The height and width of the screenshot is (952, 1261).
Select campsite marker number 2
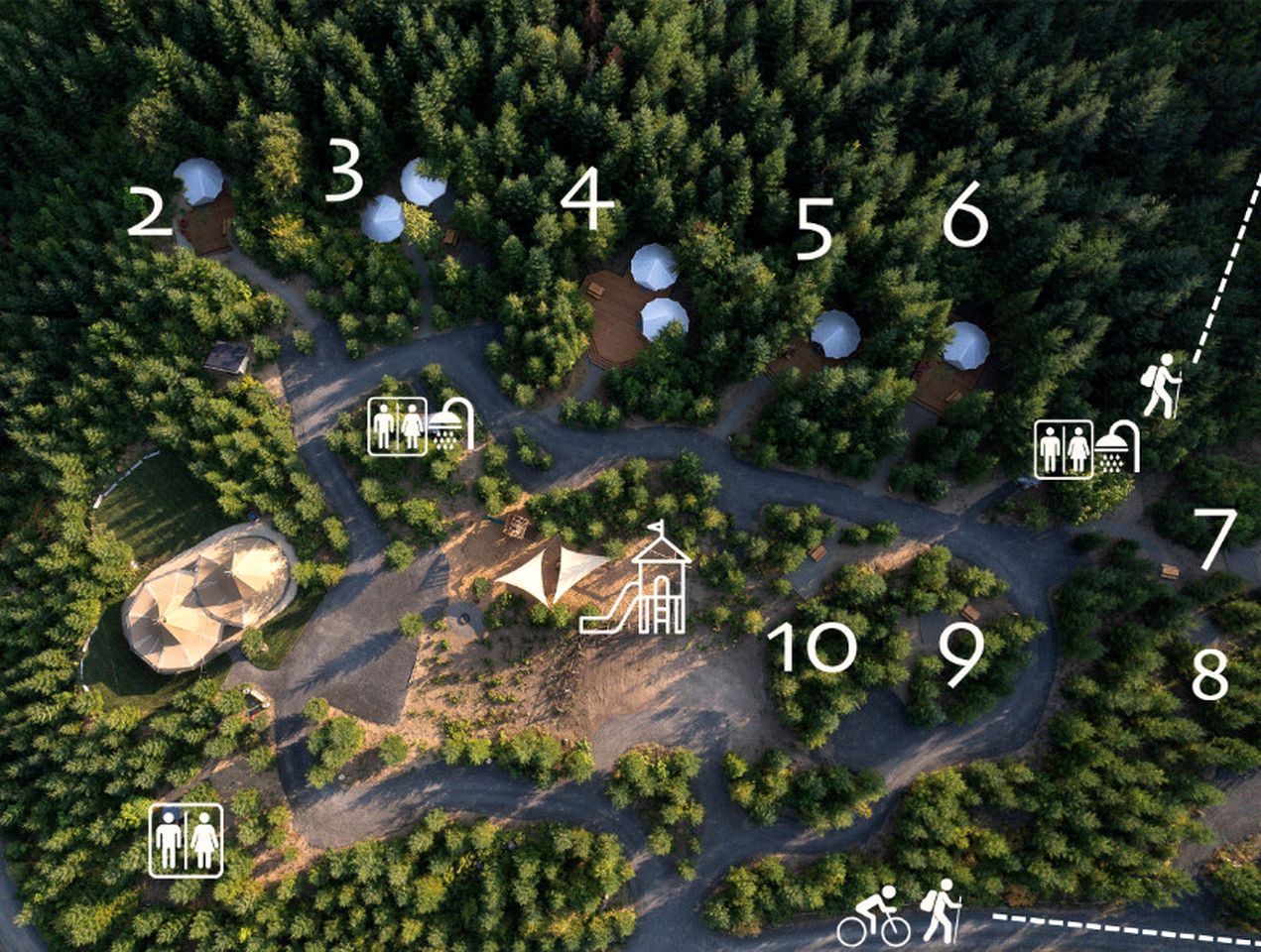pyautogui.click(x=150, y=213)
